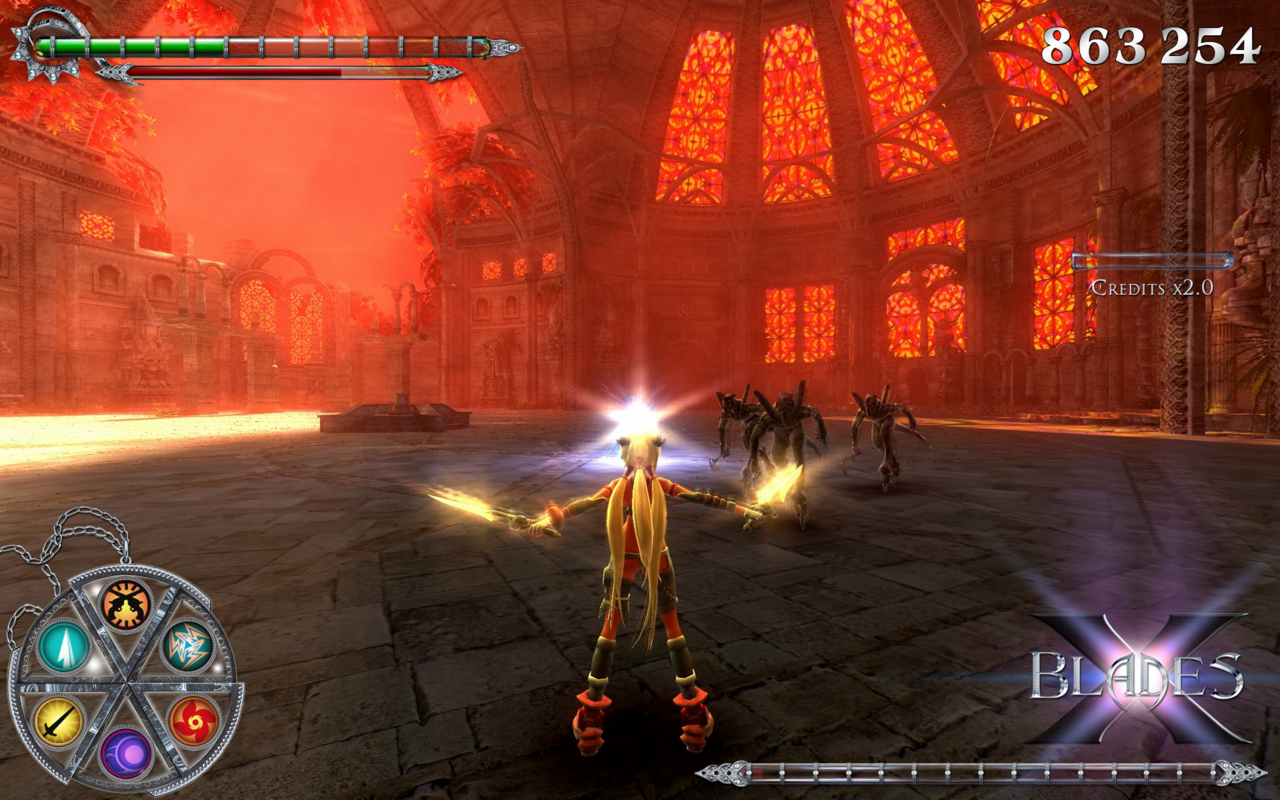Trigger the red fire swirl spell
Viewport: 1280px width, 800px height.
tap(193, 720)
